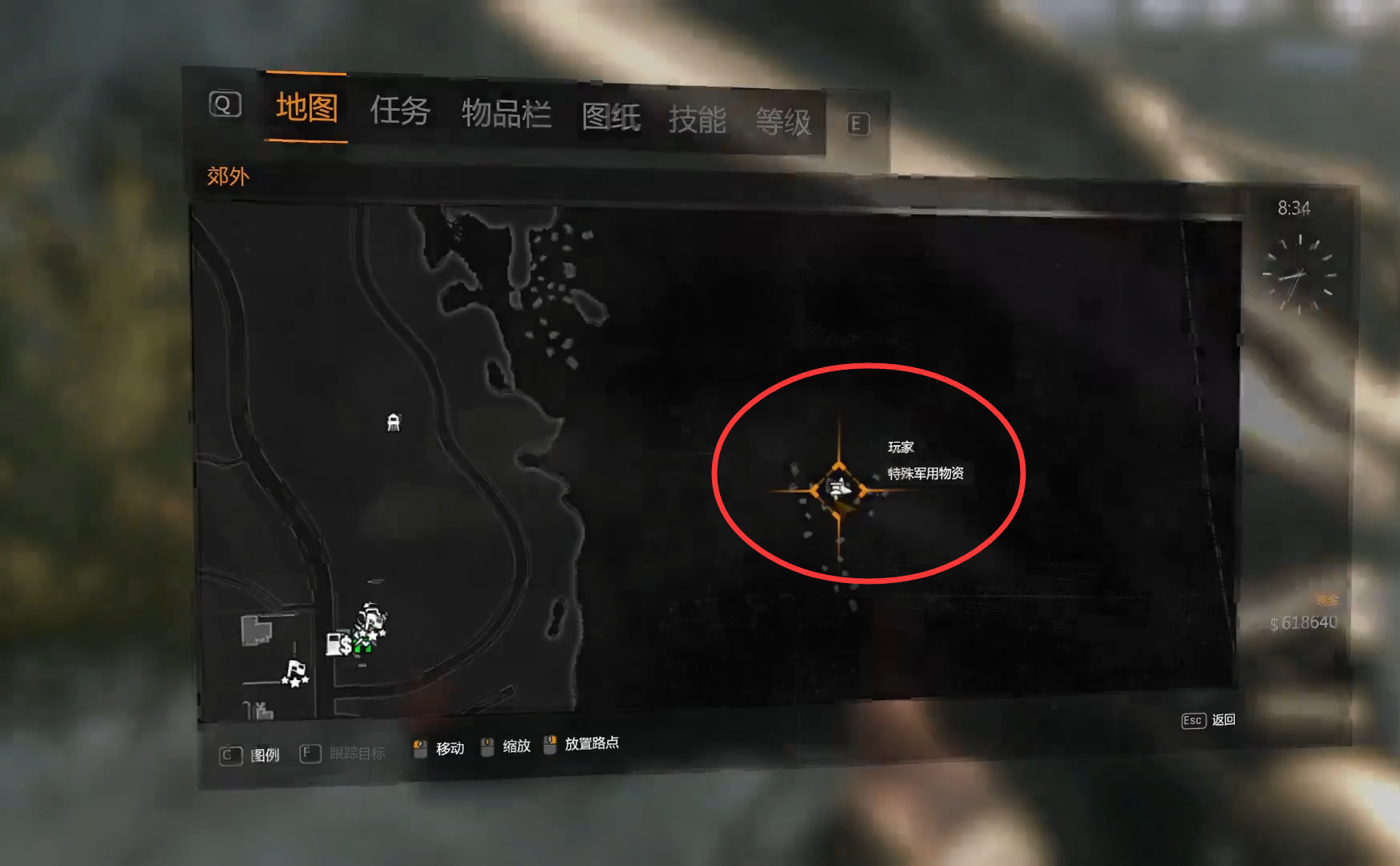Select the 地图 (Map) tab

click(306, 107)
